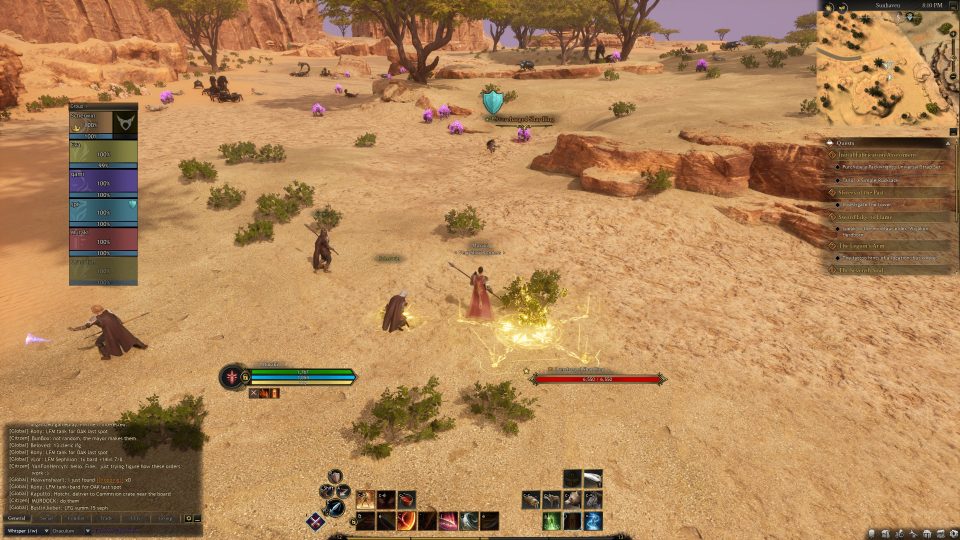Switch to the General chat tab
This screenshot has height=540, width=960.
coord(17,518)
